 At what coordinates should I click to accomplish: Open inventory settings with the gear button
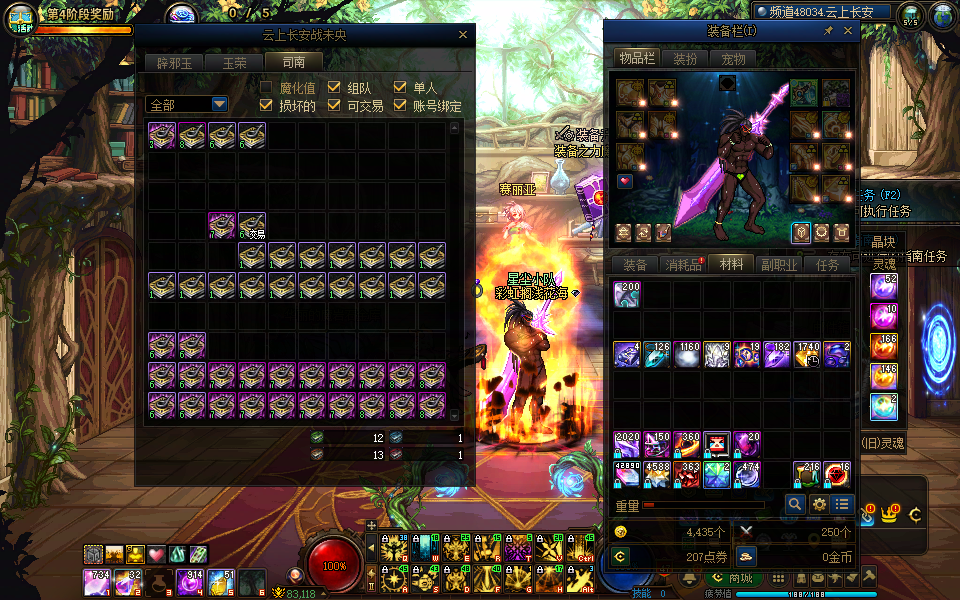(x=819, y=505)
